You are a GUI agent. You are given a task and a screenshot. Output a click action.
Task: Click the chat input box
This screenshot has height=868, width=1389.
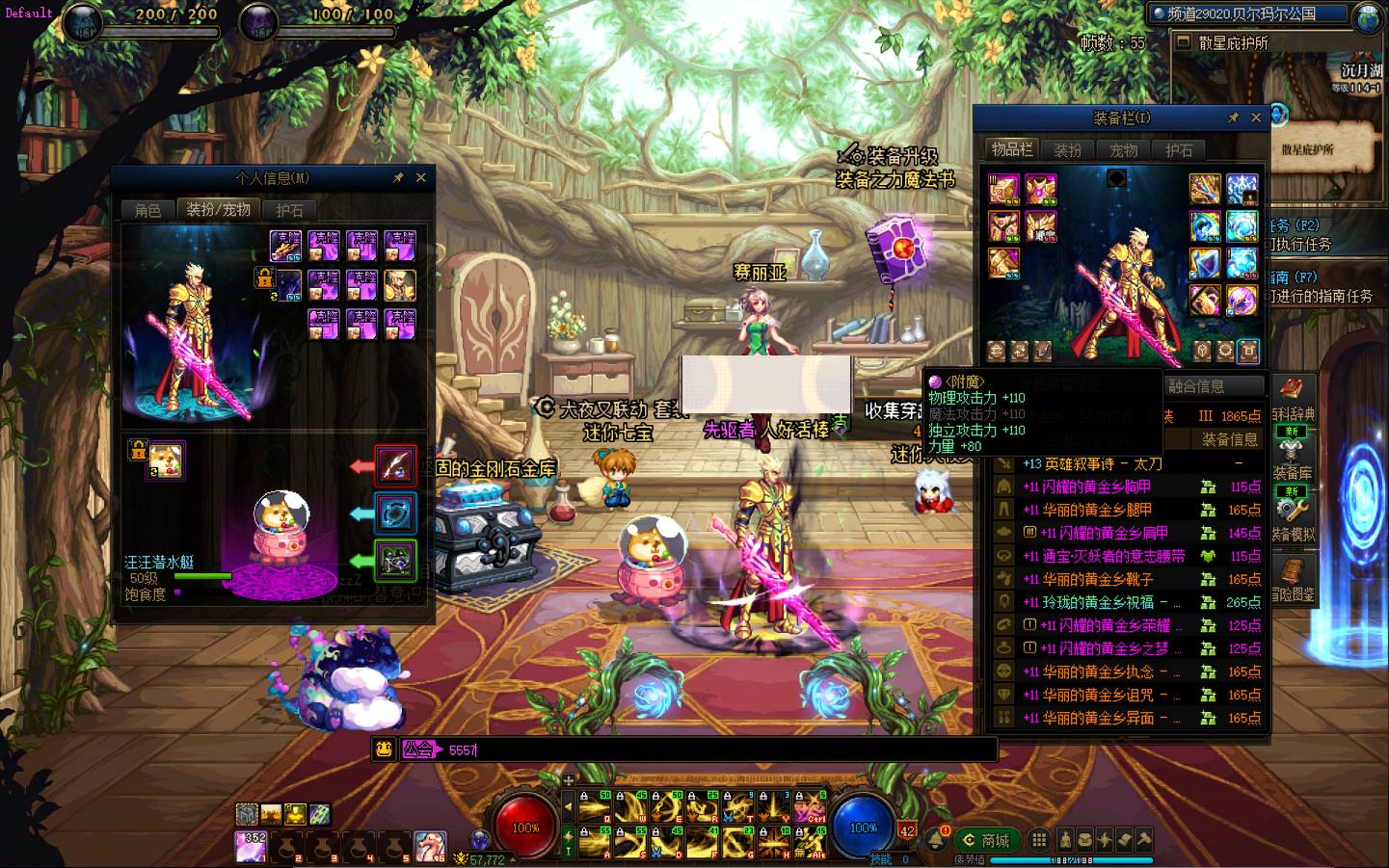coord(713,750)
